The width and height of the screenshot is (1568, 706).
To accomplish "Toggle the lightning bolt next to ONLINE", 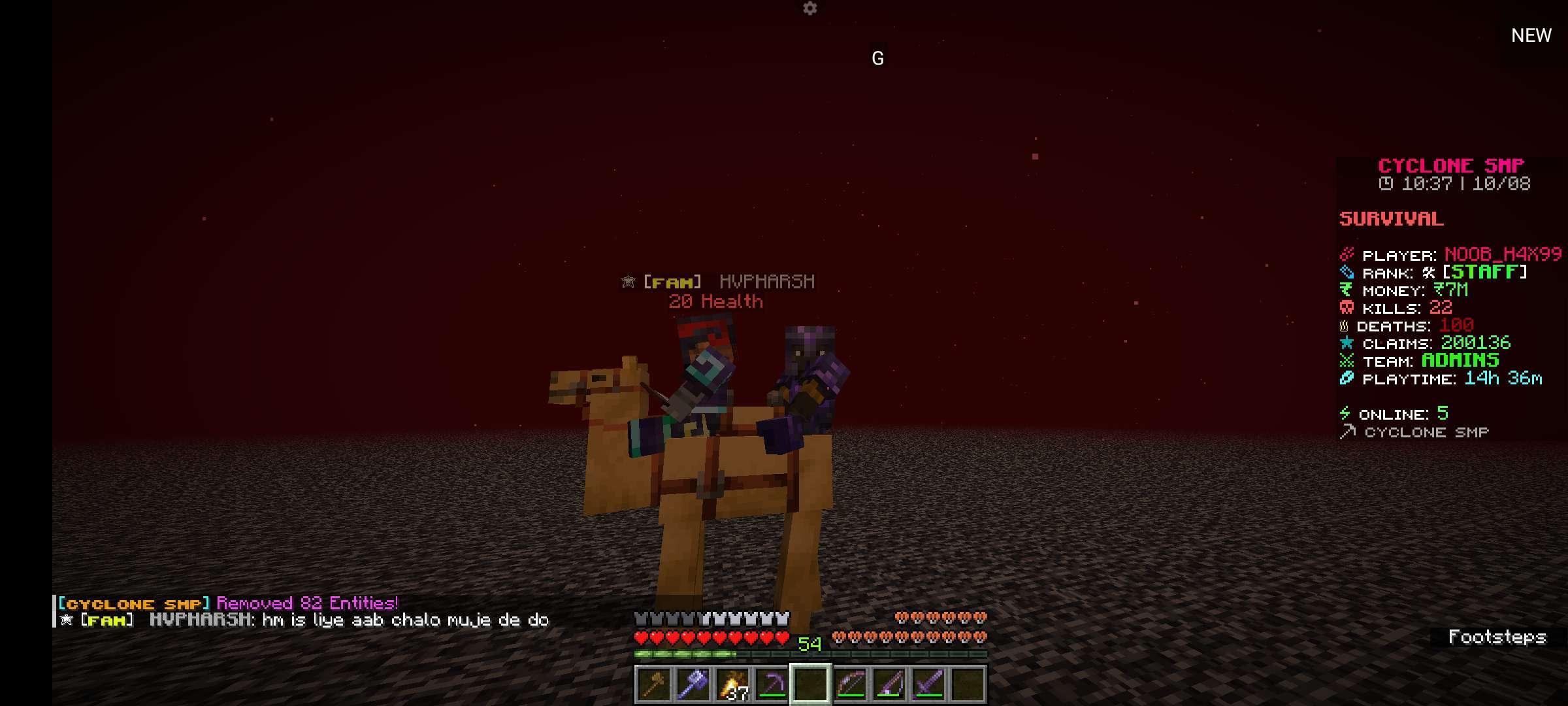I will tap(1345, 413).
